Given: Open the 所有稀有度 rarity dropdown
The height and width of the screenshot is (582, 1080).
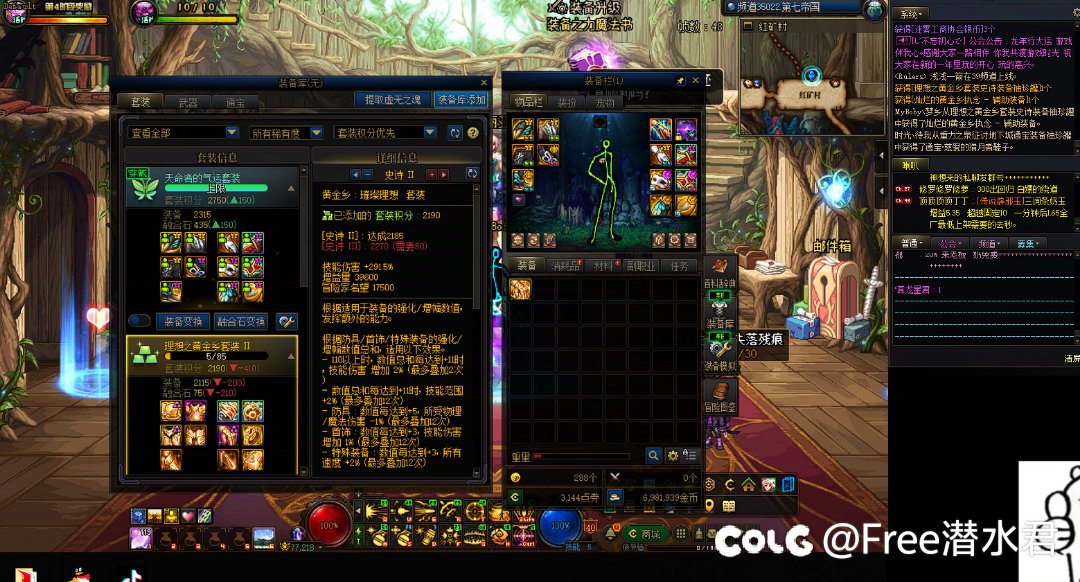Looking at the screenshot, I should click(x=316, y=132).
